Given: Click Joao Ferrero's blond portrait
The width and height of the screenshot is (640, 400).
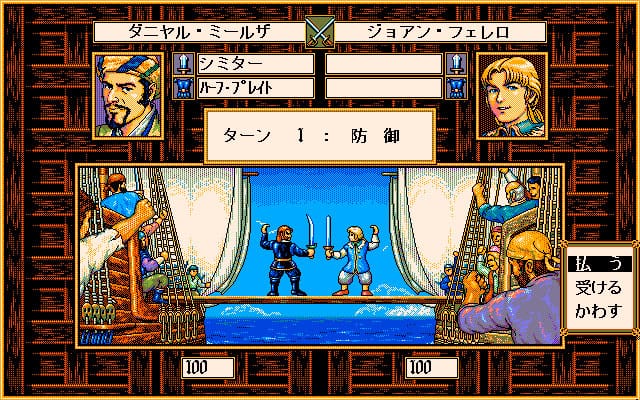Looking at the screenshot, I should pos(506,95).
